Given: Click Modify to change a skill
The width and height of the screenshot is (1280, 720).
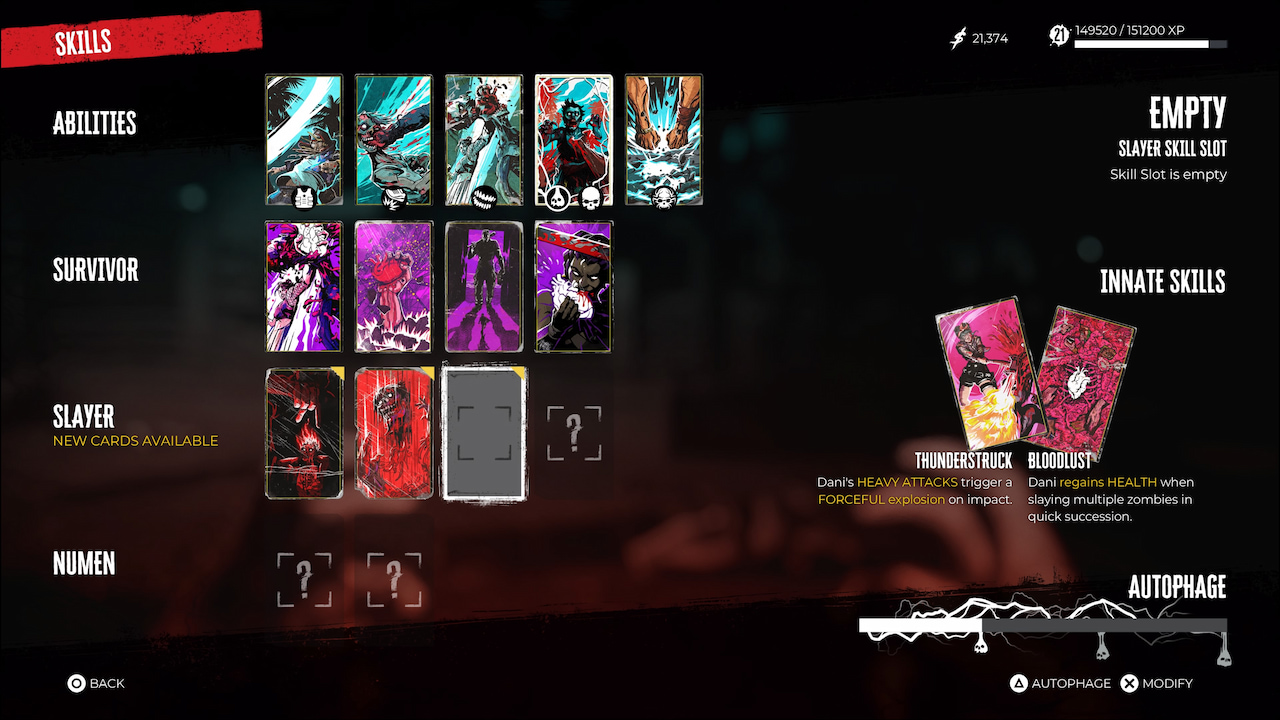Looking at the screenshot, I should point(1157,683).
